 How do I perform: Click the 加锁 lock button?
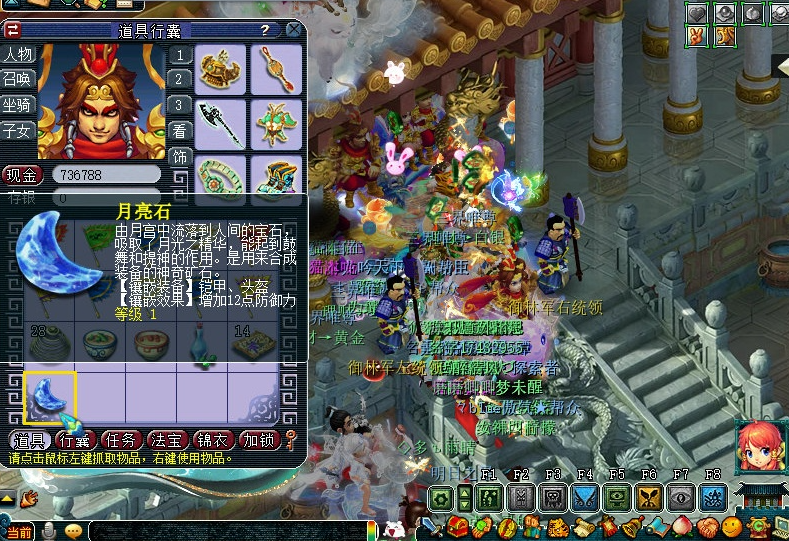260,440
